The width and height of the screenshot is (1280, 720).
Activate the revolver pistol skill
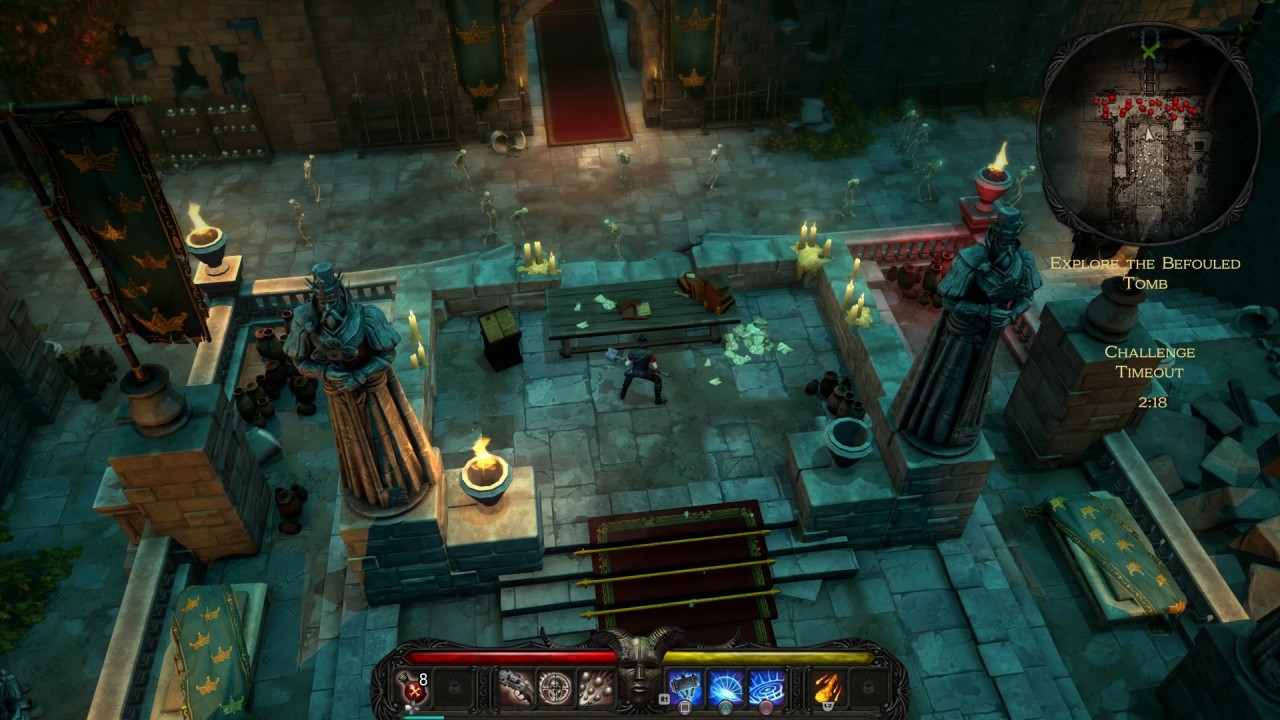(x=516, y=687)
